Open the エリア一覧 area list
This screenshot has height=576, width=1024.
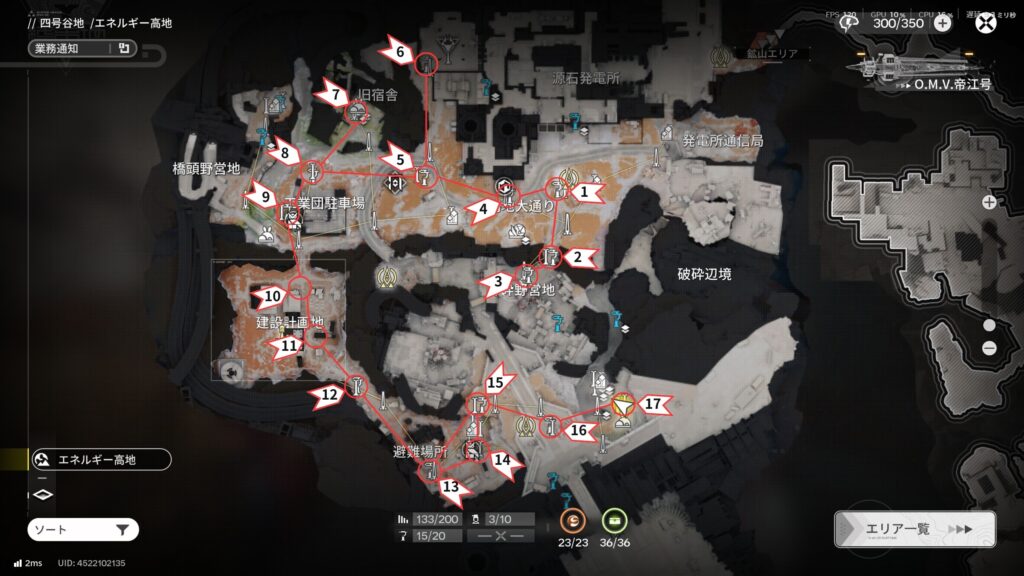point(915,529)
